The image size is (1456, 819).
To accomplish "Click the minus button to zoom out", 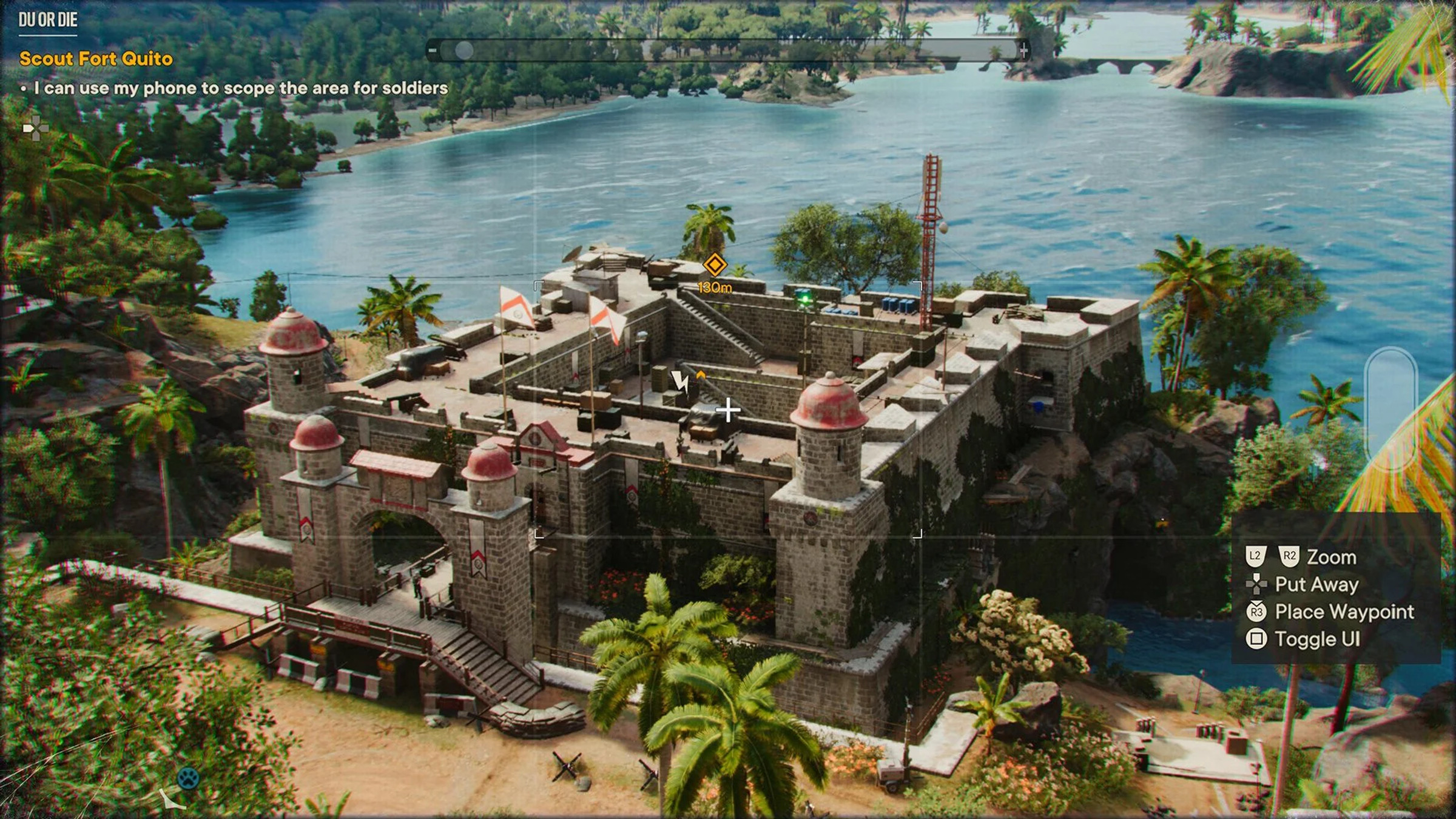I will click(432, 52).
